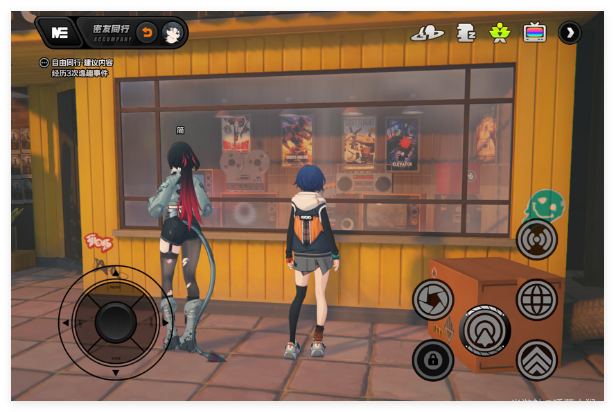The width and height of the screenshot is (615, 412).
Task: Tap the signal wave button
Action: (x=537, y=239)
